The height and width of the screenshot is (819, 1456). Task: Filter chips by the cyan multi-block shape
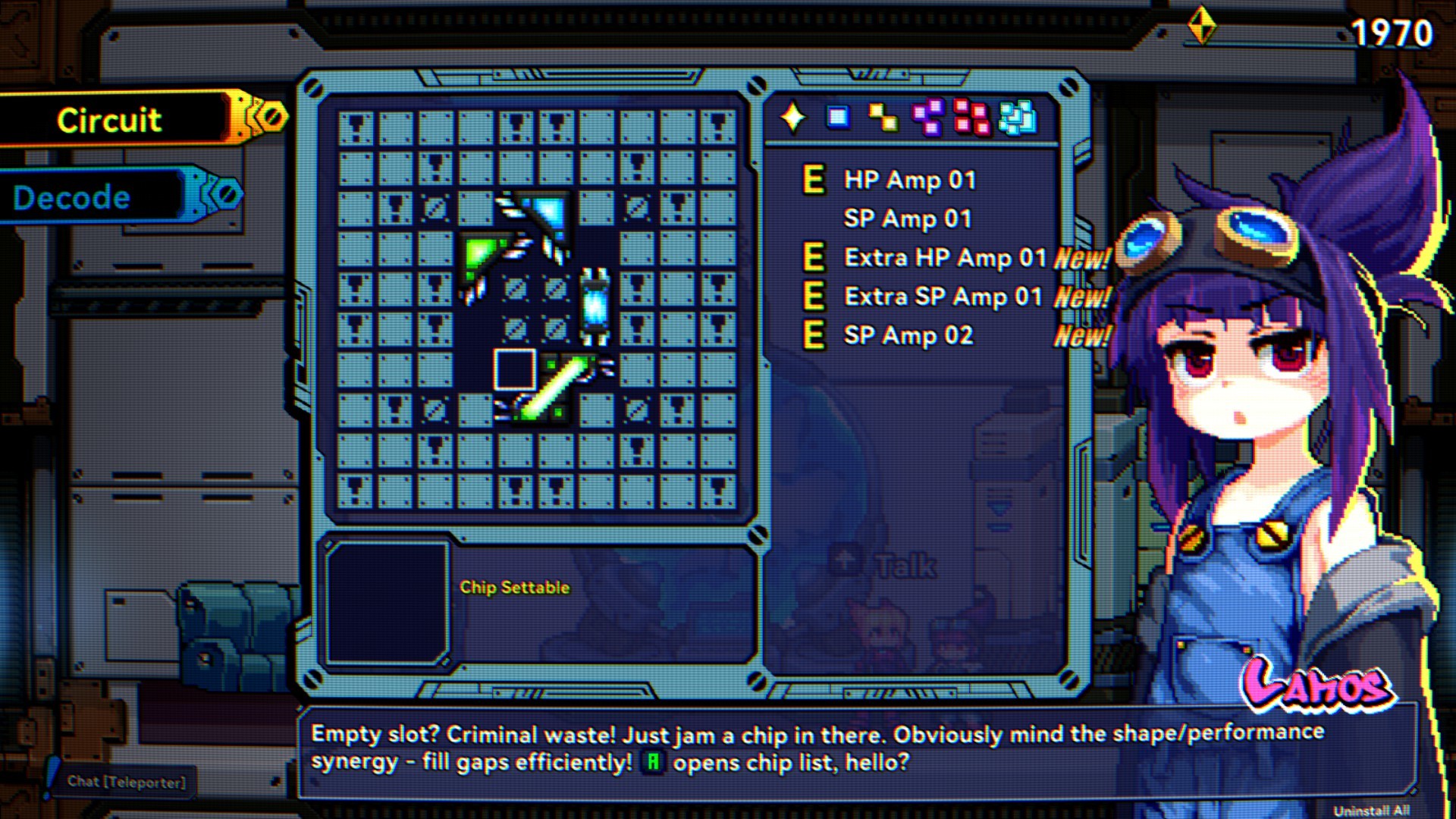[x=1017, y=118]
